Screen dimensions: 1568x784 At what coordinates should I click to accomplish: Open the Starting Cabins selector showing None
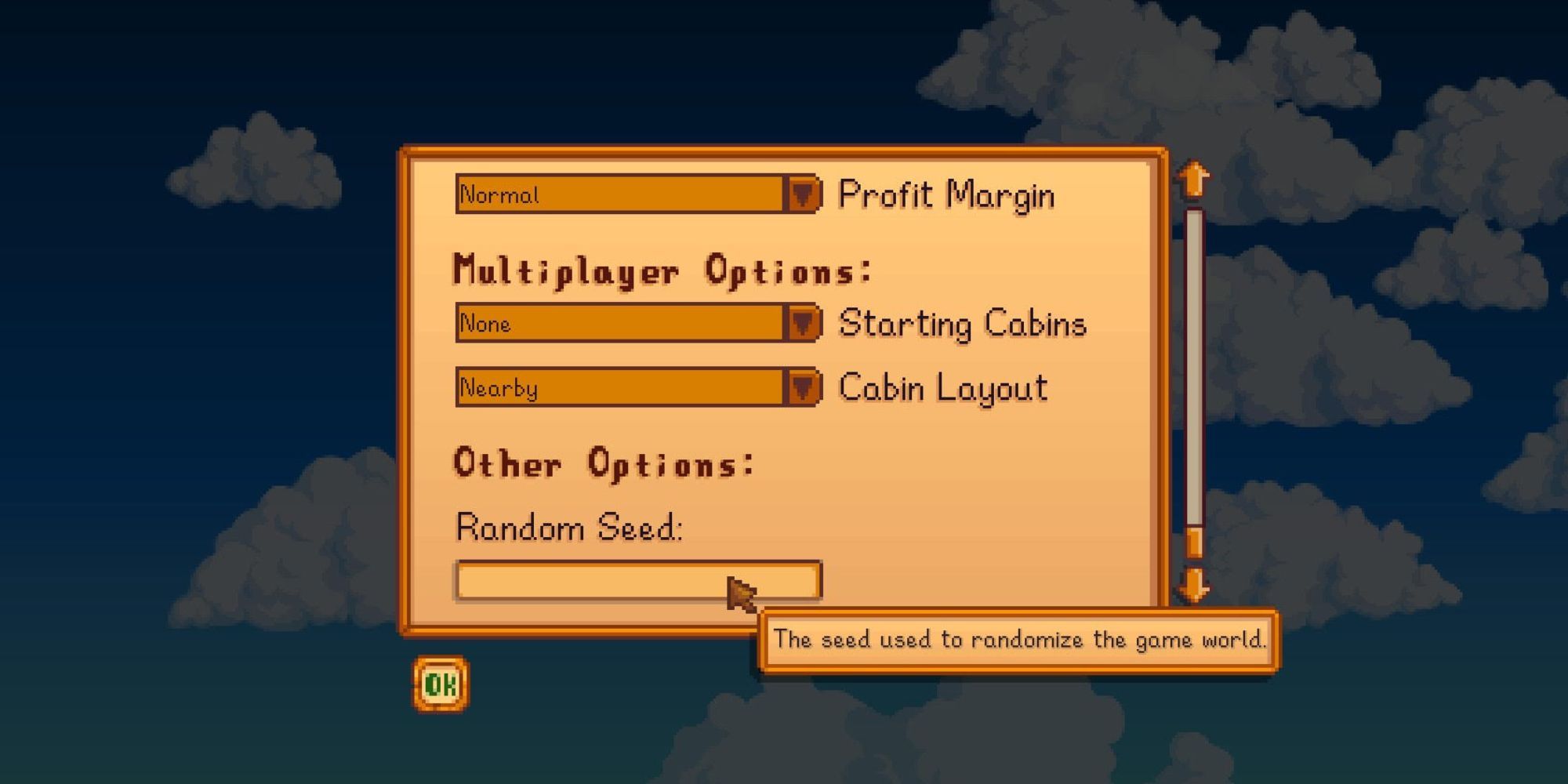click(619, 324)
